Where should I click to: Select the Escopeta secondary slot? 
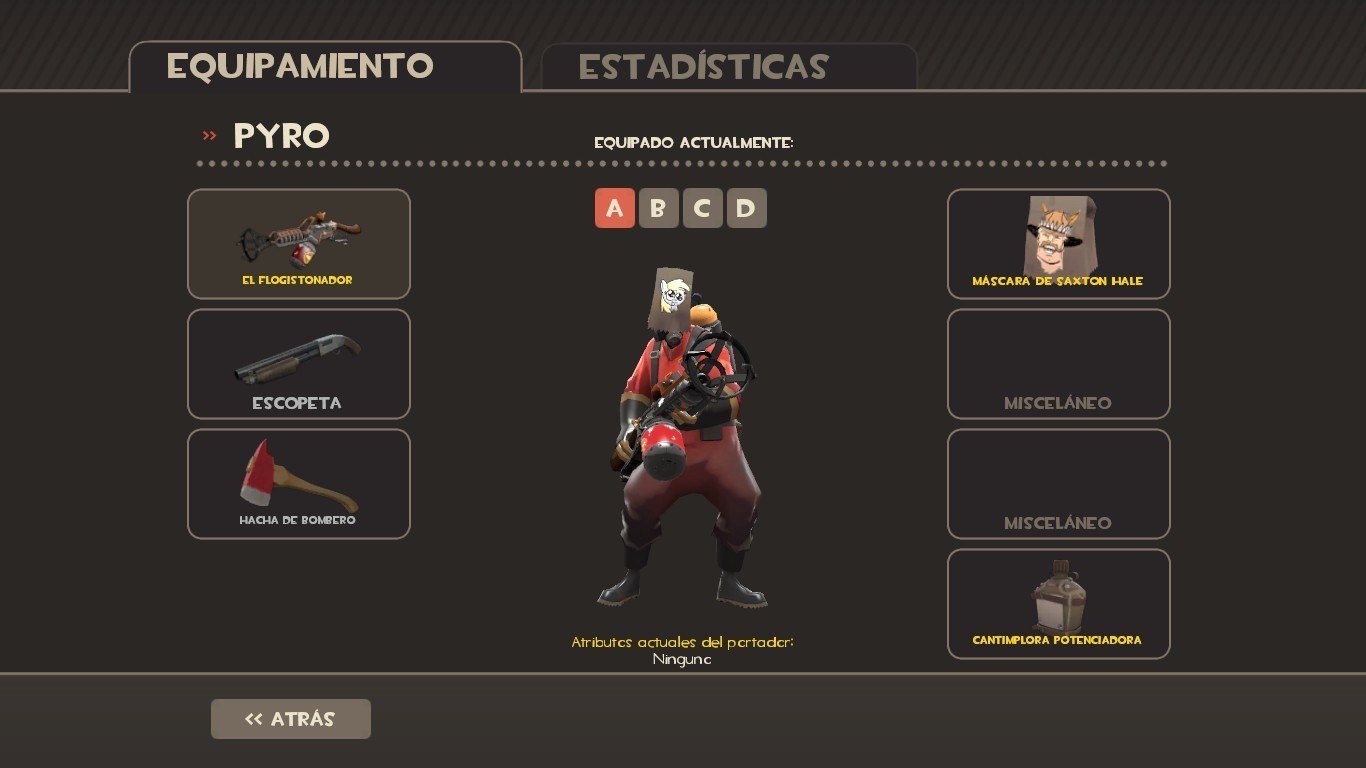click(x=298, y=364)
